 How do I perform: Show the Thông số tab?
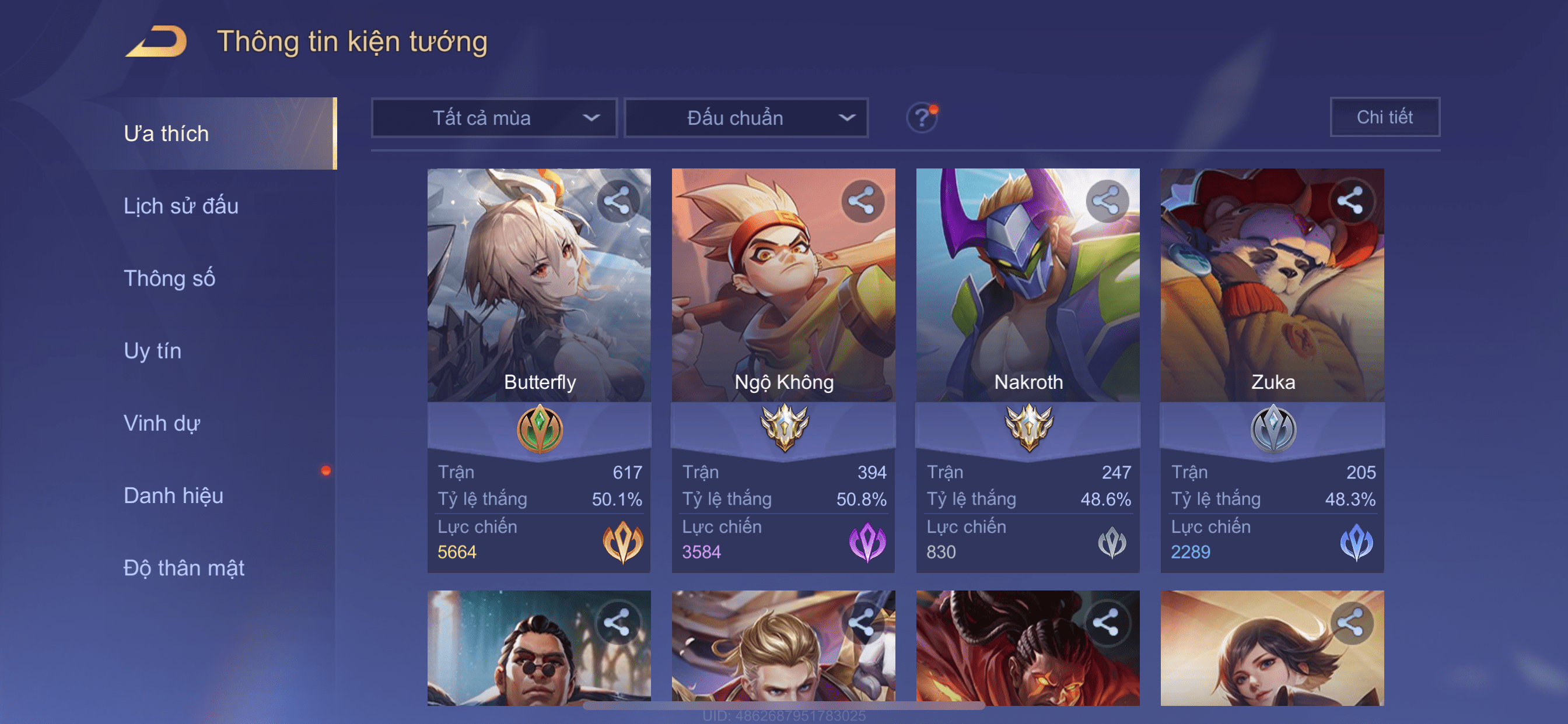point(169,278)
